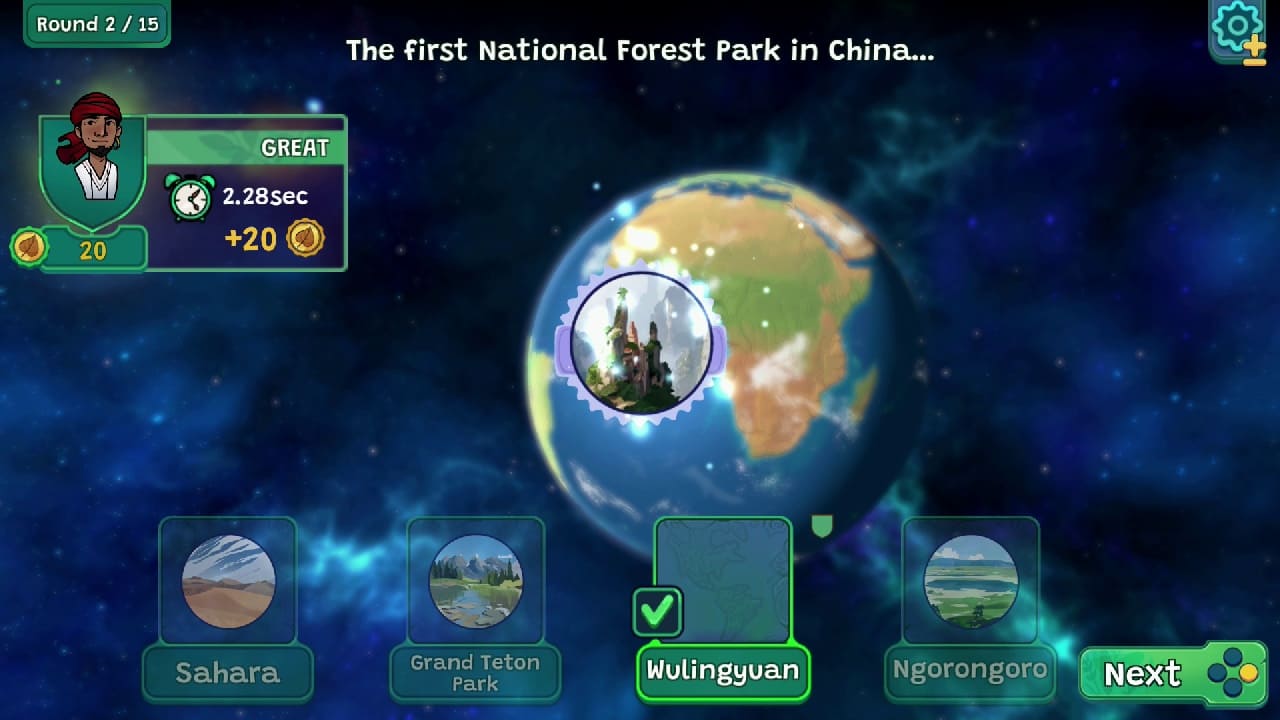Click the Grand Teton Park thumbnail
Screen dimensions: 1280x720
tap(475, 585)
